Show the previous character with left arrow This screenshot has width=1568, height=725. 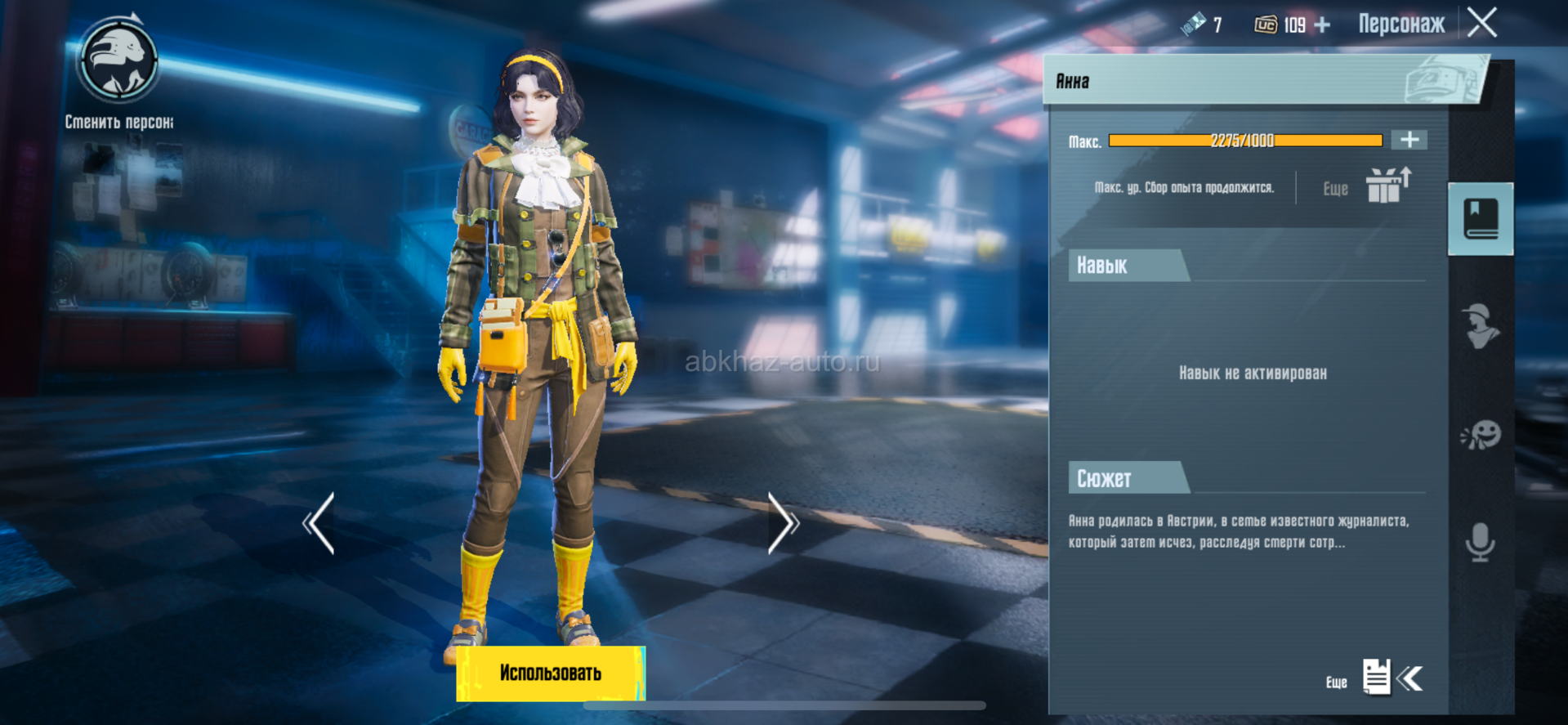tap(319, 524)
